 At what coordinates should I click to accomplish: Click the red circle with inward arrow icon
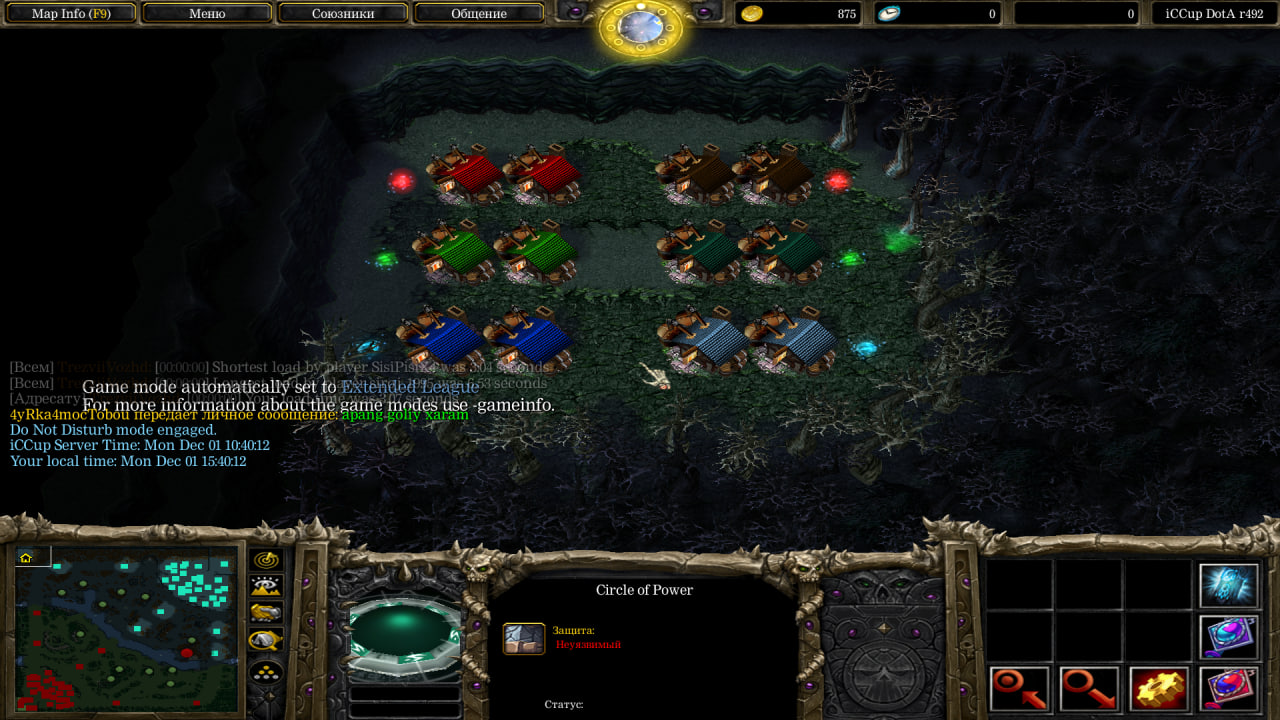(x=1020, y=689)
